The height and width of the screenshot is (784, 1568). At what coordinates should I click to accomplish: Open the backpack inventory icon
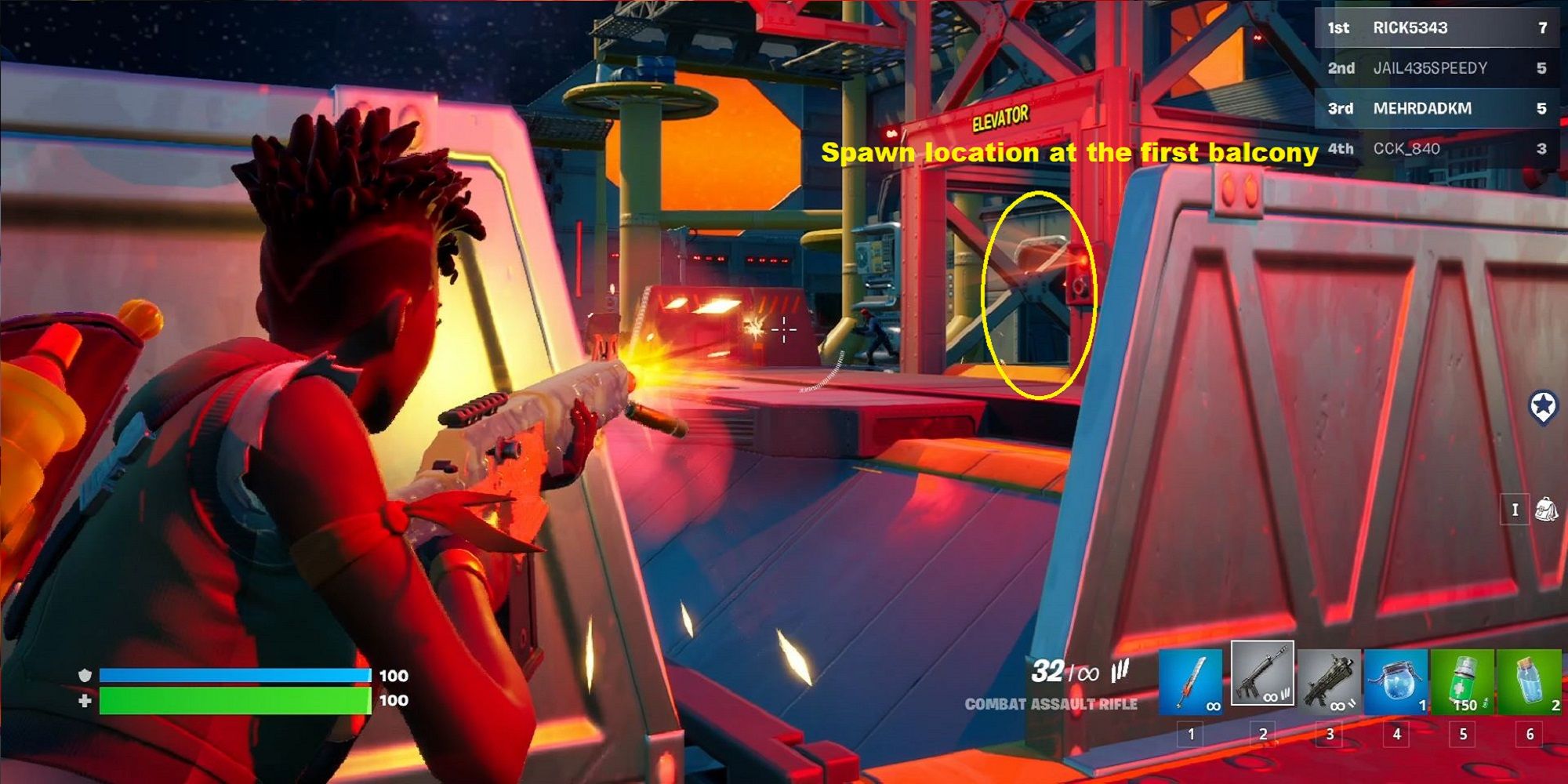click(x=1546, y=510)
